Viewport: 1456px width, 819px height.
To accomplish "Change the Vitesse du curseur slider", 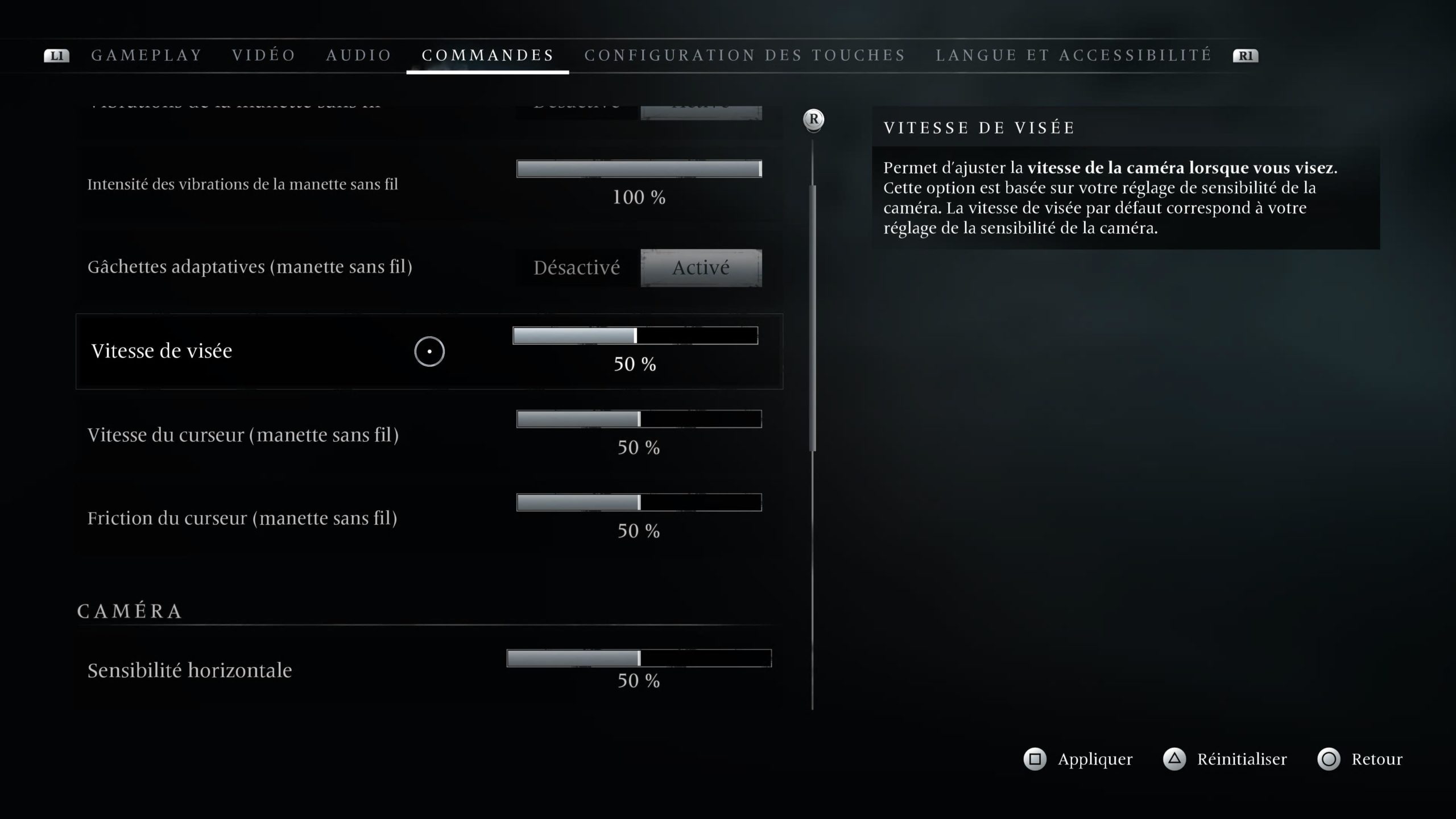I will (639, 419).
